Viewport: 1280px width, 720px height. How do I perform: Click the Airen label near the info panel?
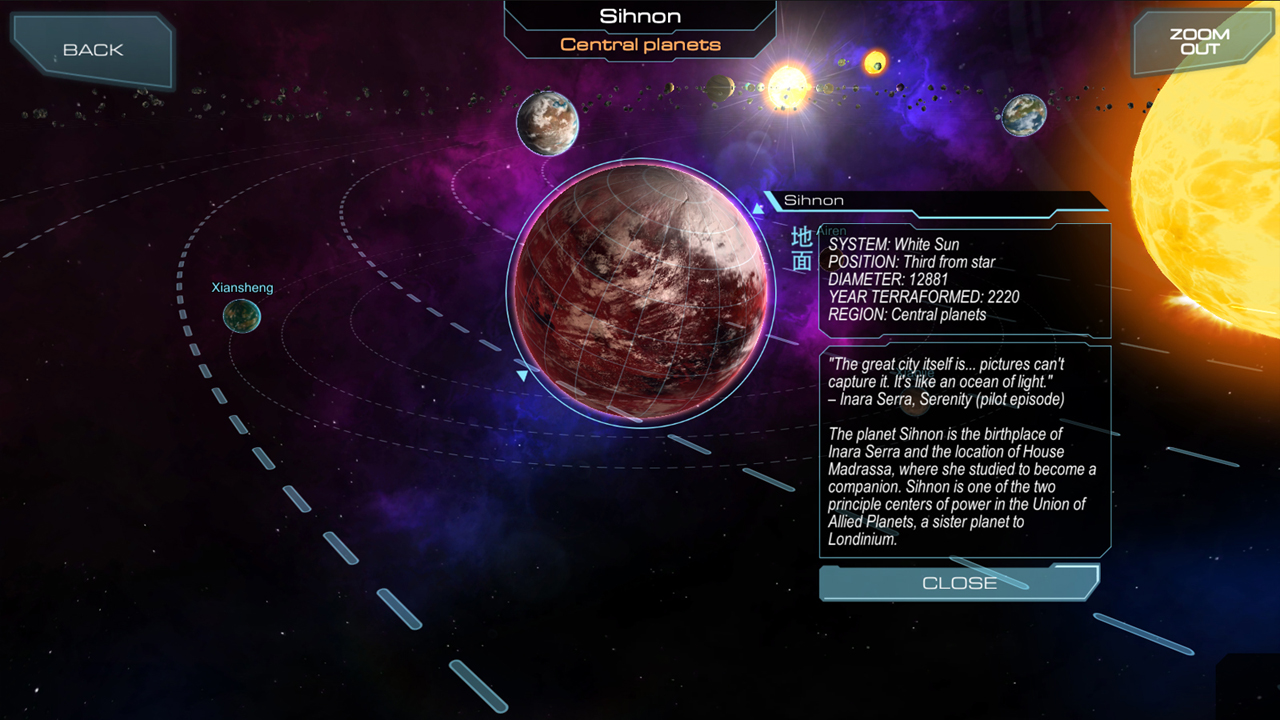831,230
